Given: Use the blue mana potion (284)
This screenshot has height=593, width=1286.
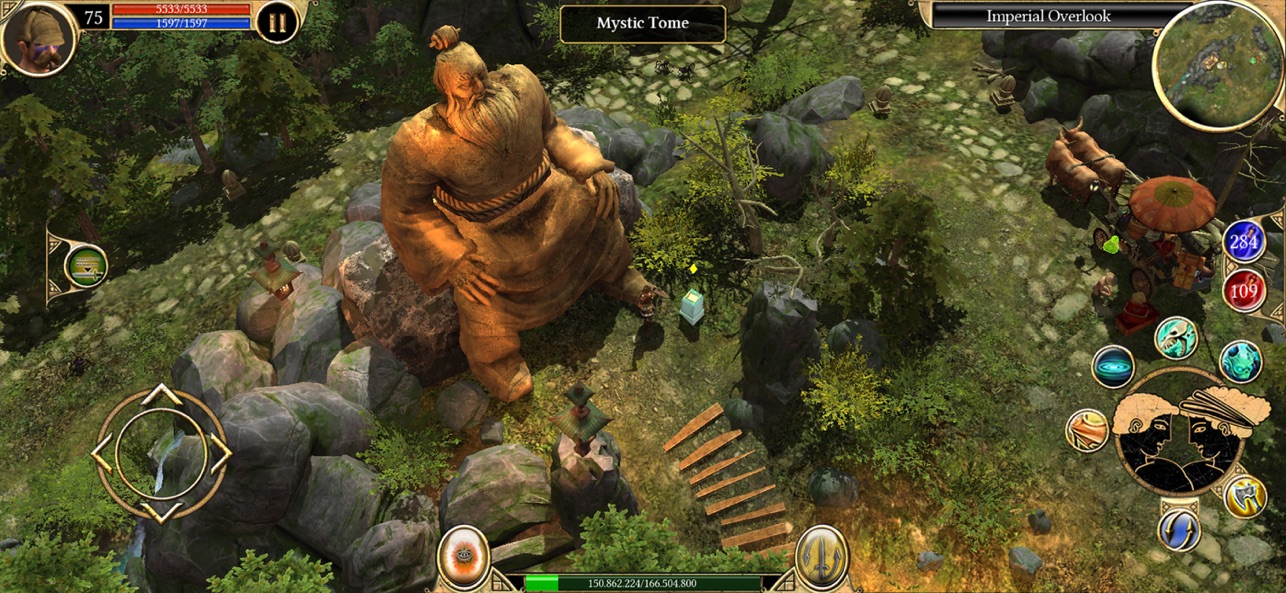Looking at the screenshot, I should pos(1244,242).
